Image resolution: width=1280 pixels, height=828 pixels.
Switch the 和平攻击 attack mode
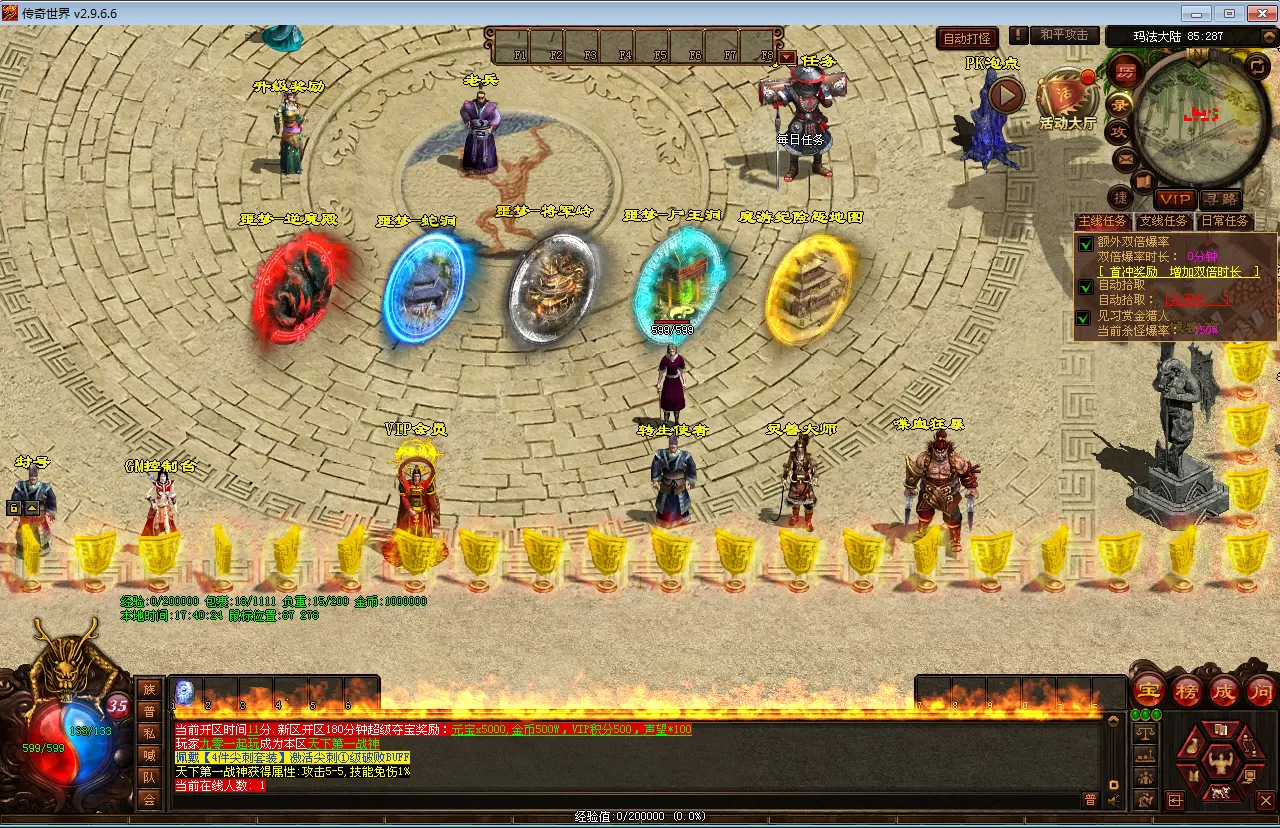[1063, 35]
